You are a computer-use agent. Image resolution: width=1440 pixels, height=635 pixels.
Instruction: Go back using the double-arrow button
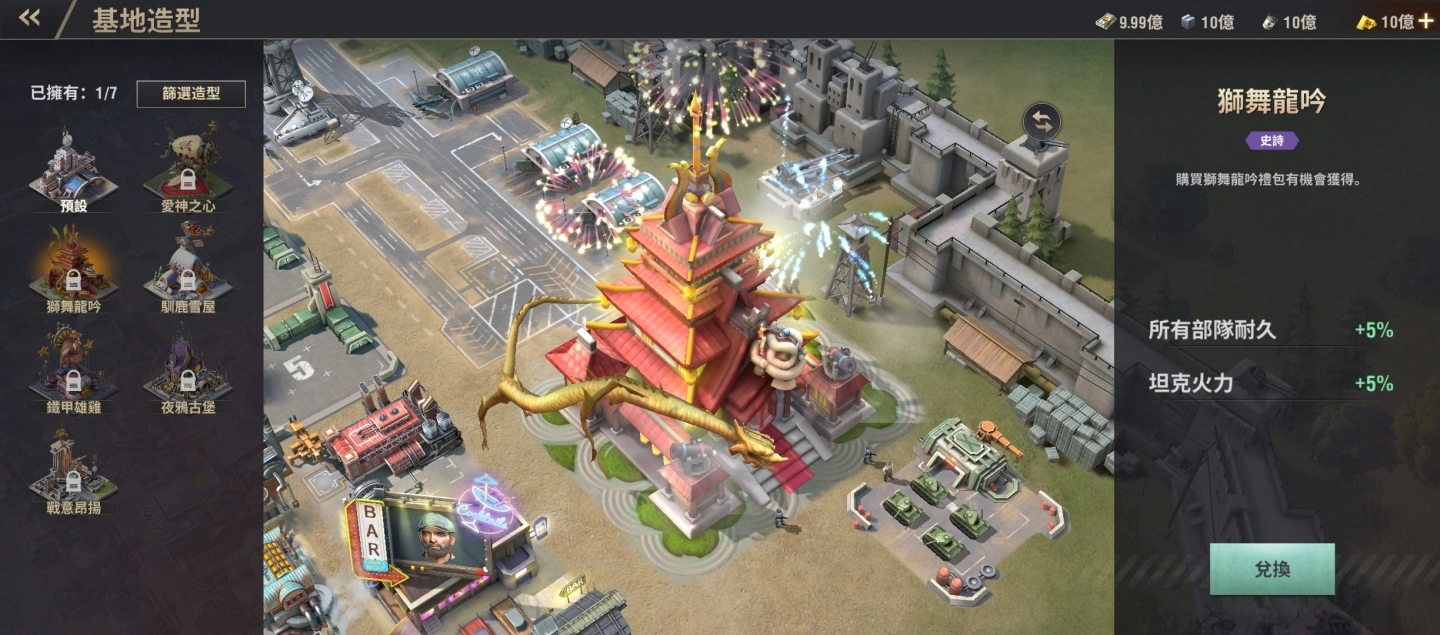(29, 18)
